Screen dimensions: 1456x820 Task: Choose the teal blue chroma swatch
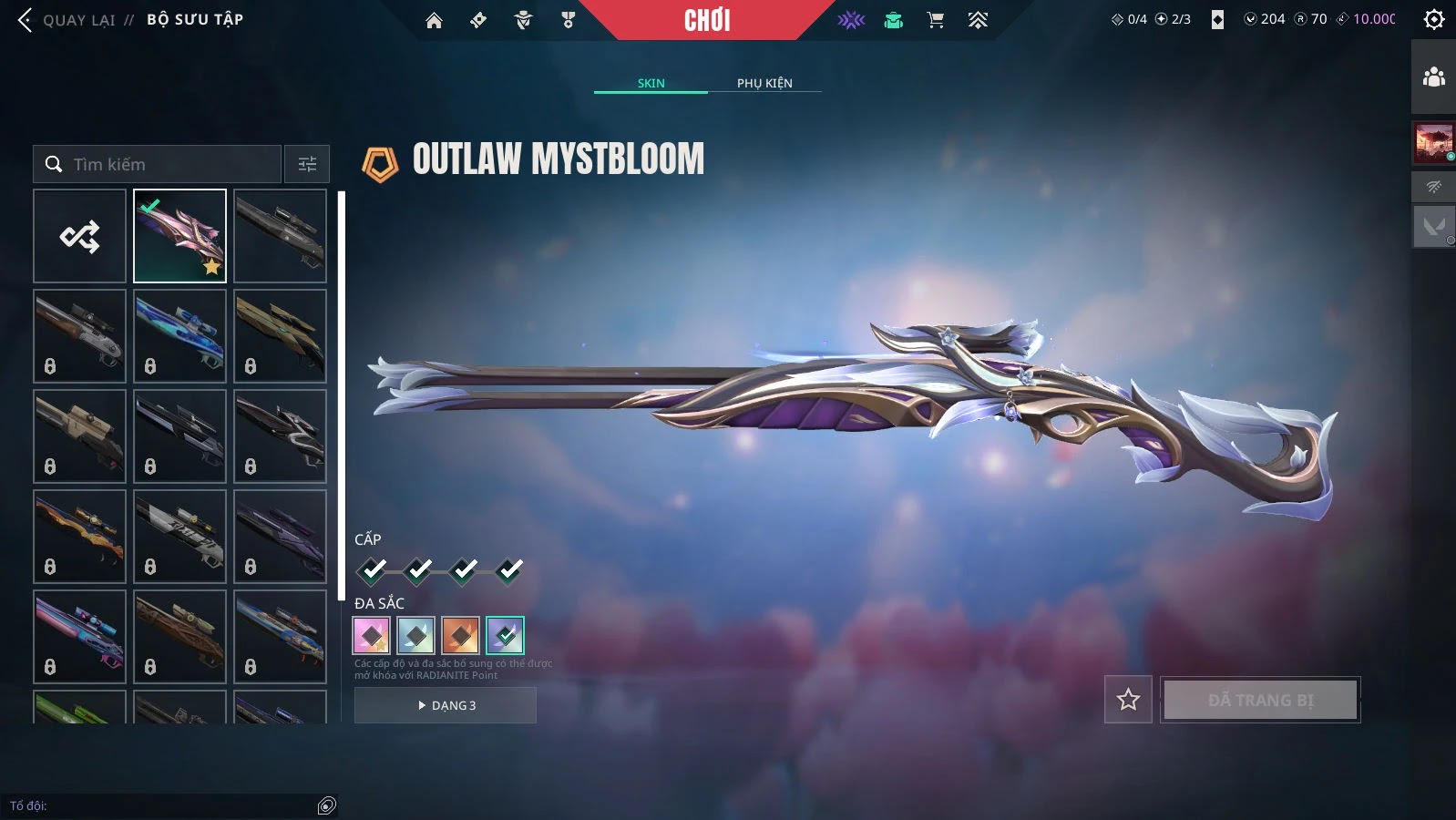415,635
